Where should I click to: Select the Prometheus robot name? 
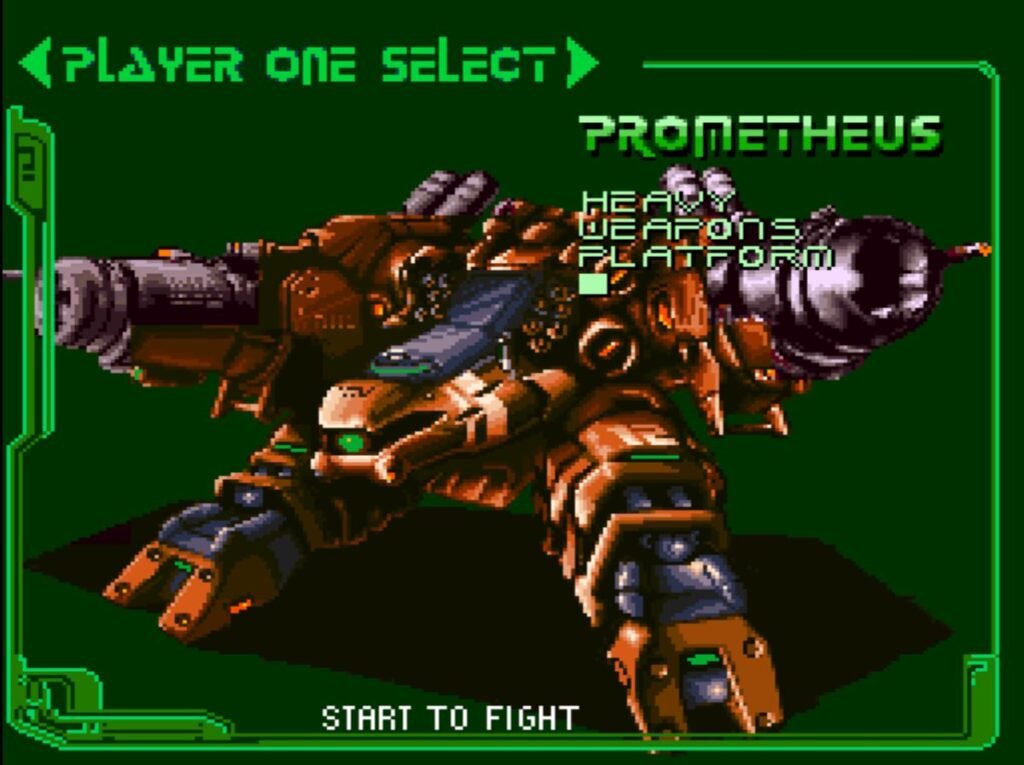click(x=761, y=135)
